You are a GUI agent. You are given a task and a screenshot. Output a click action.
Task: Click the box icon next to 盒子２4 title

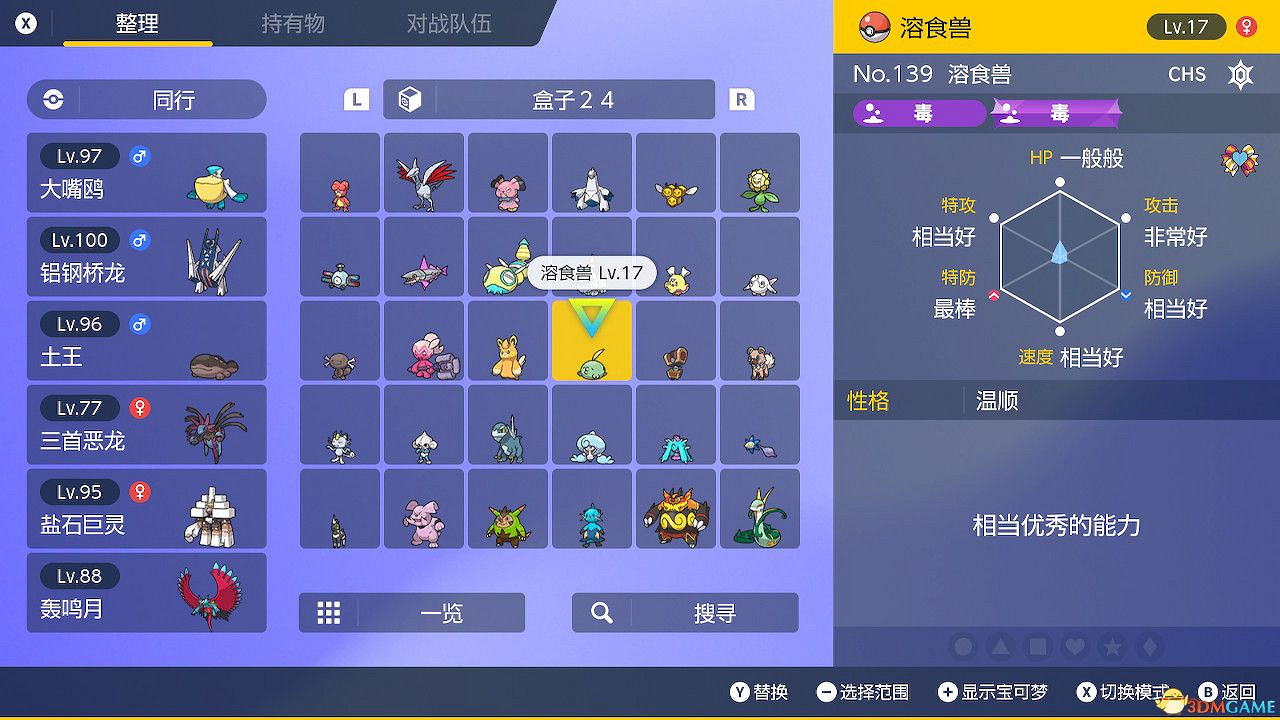[411, 99]
